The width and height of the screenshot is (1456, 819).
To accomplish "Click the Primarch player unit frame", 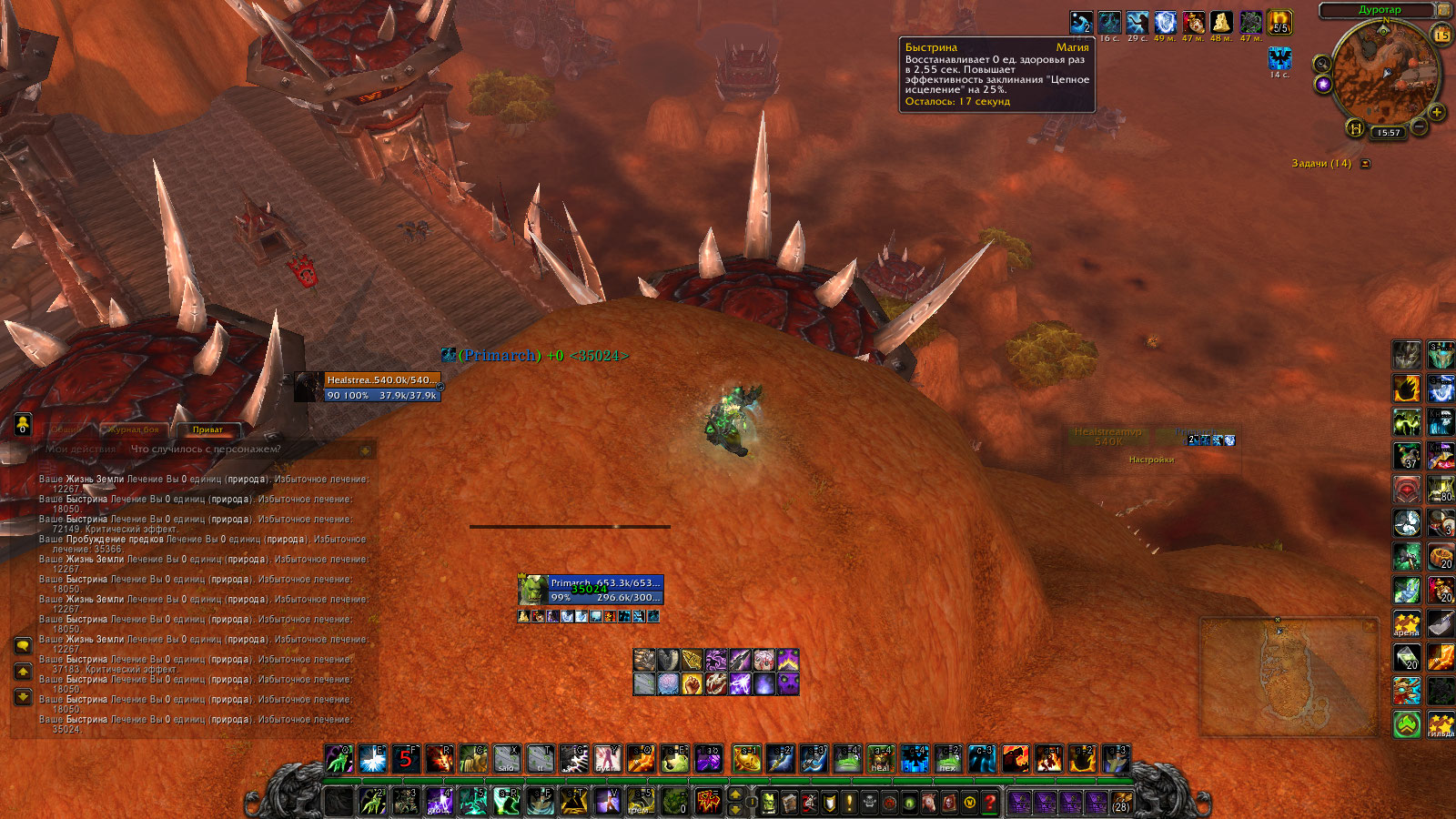I will coord(591,590).
